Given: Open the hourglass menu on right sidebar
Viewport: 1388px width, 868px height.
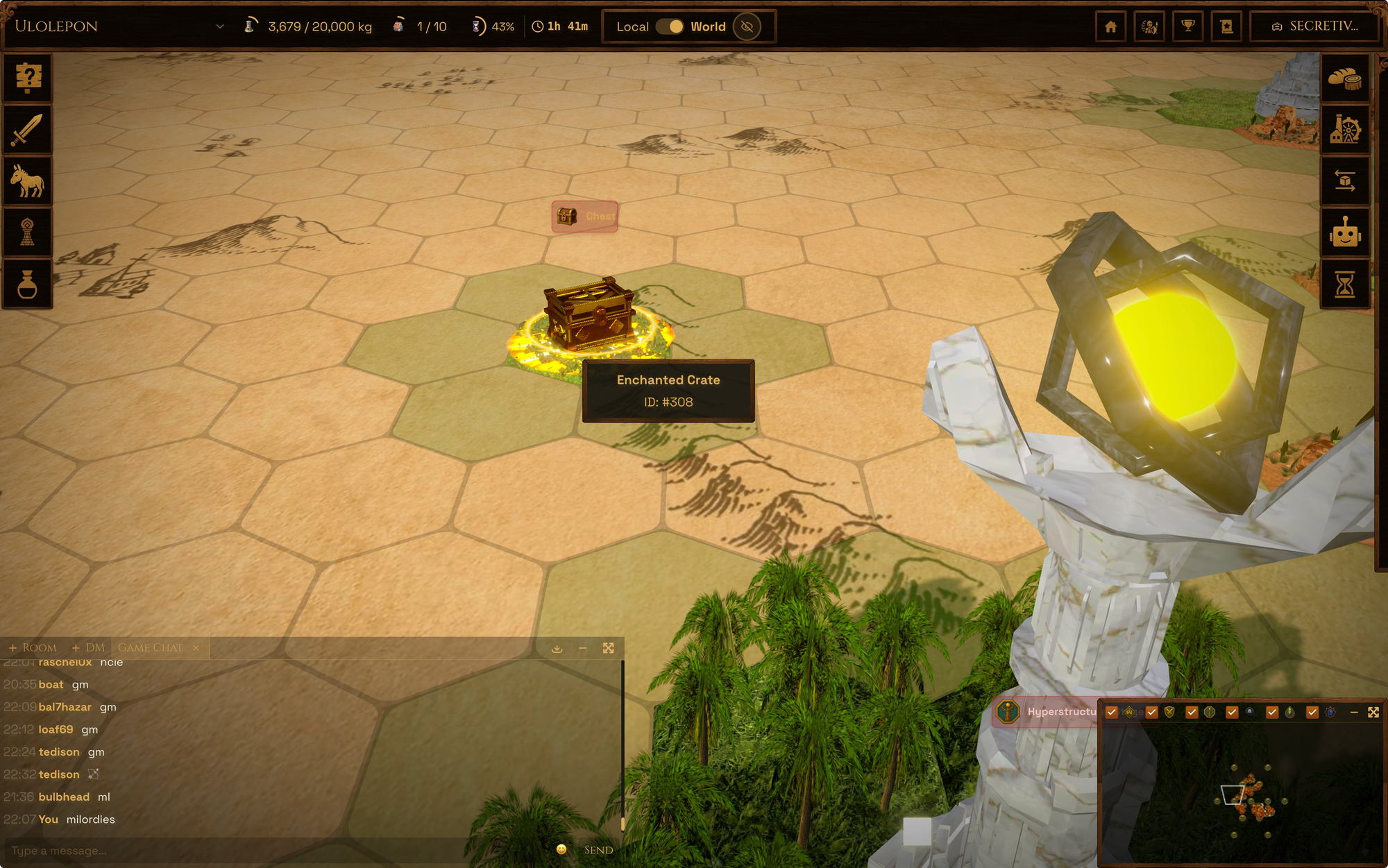Looking at the screenshot, I should pyautogui.click(x=1345, y=284).
